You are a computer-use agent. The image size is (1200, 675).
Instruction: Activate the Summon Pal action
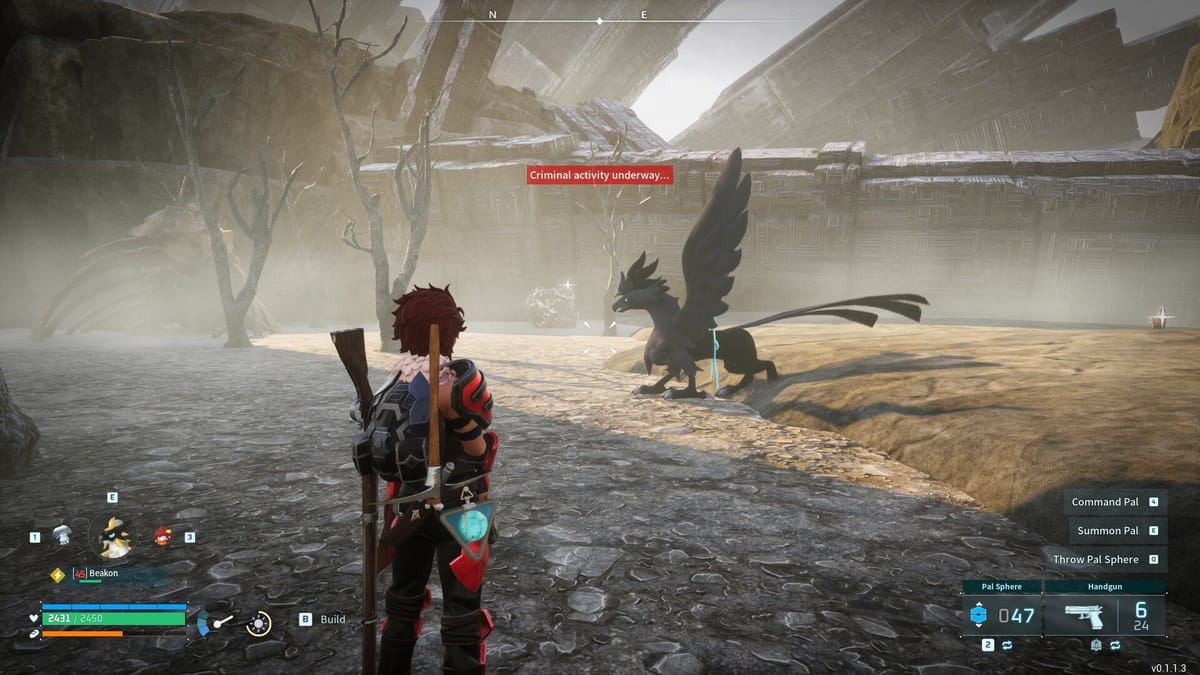tap(1108, 531)
